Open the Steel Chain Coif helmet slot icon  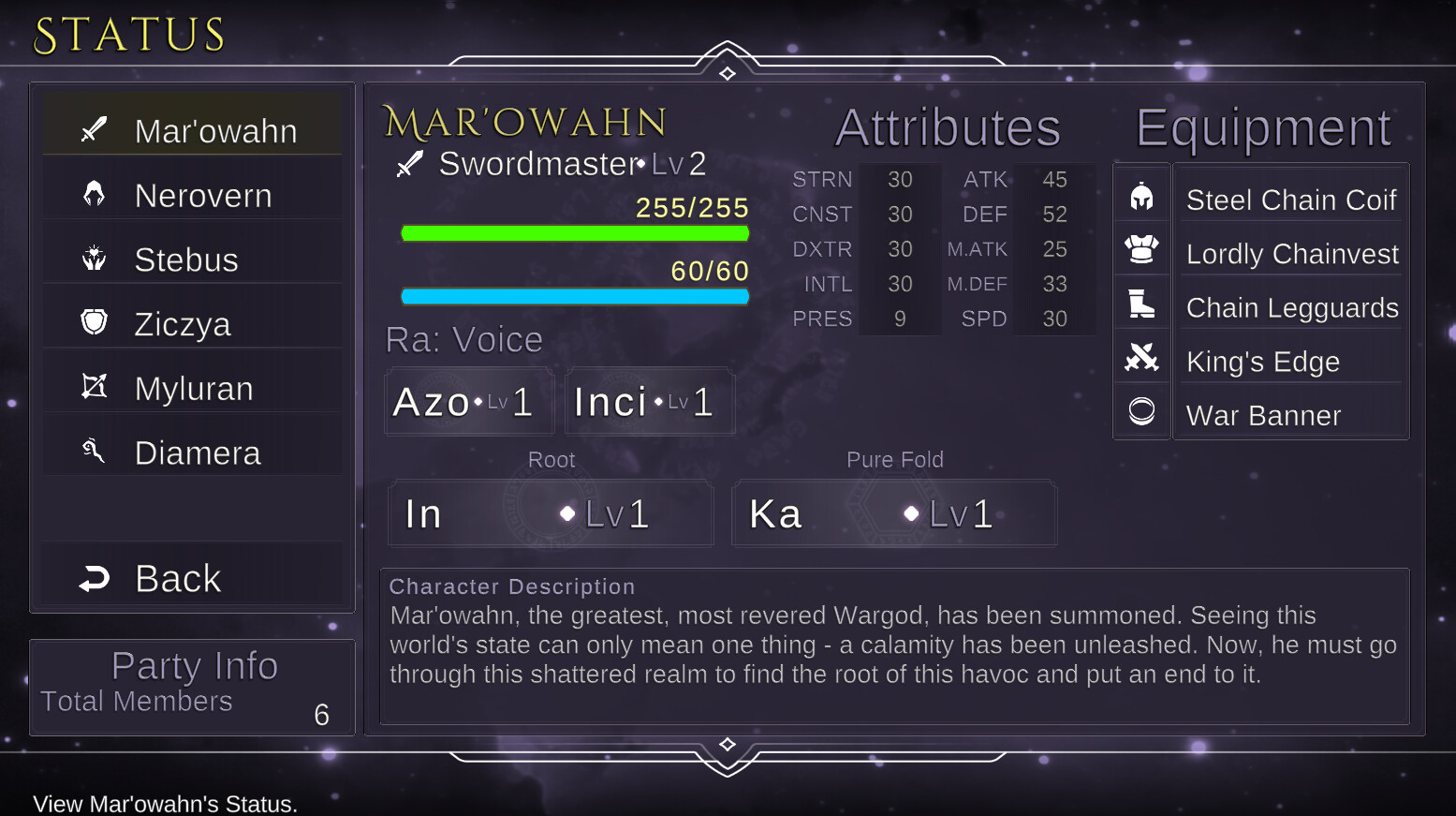coord(1141,195)
